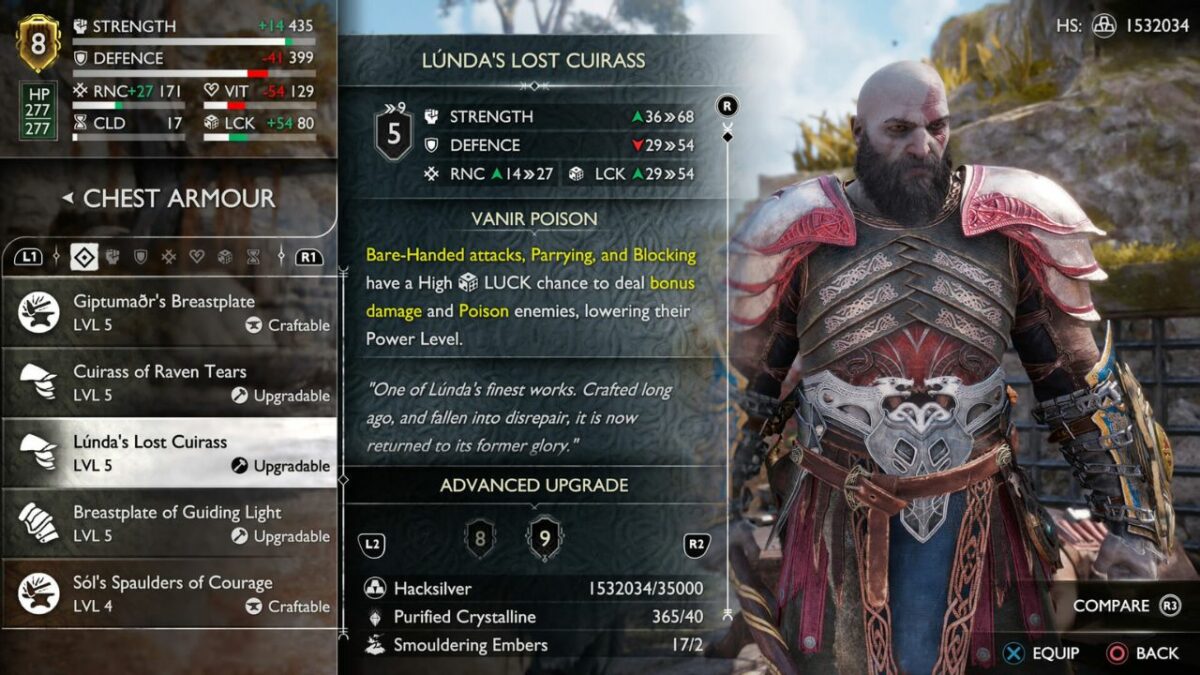
Task: Select Giptumaðr's Breastplate from the list
Action: [168, 313]
